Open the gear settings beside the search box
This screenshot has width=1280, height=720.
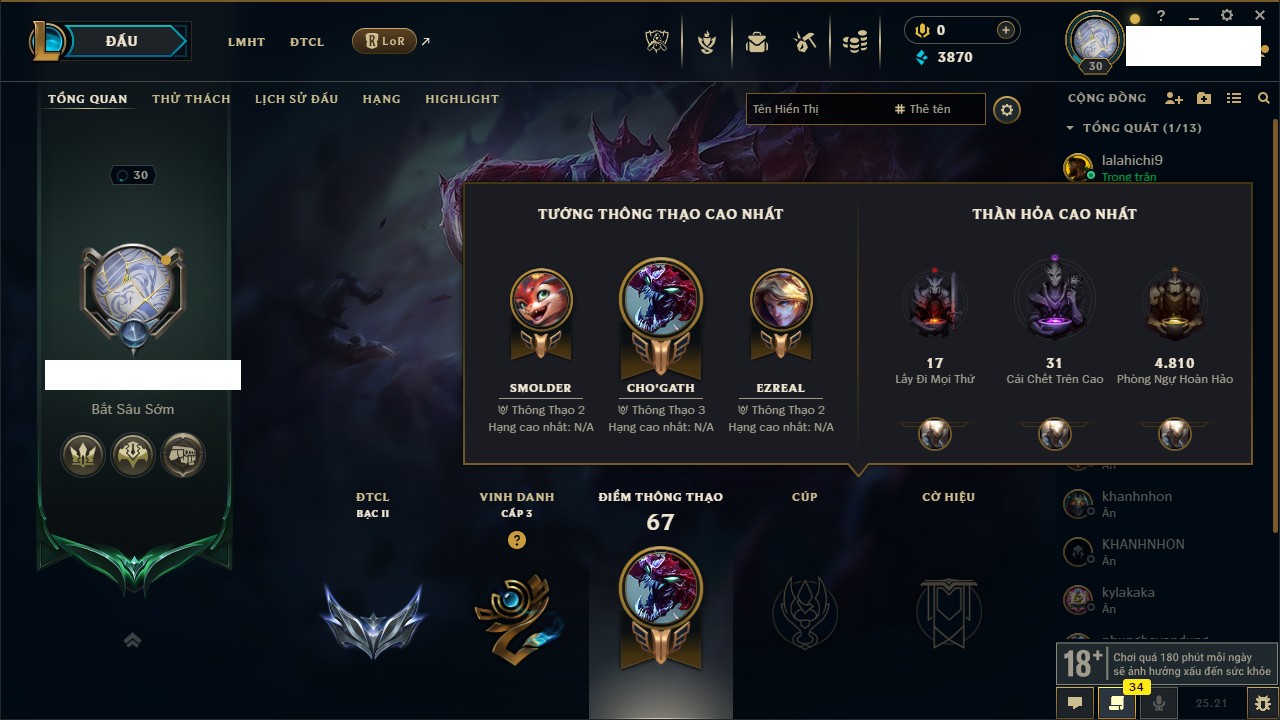coord(1007,110)
